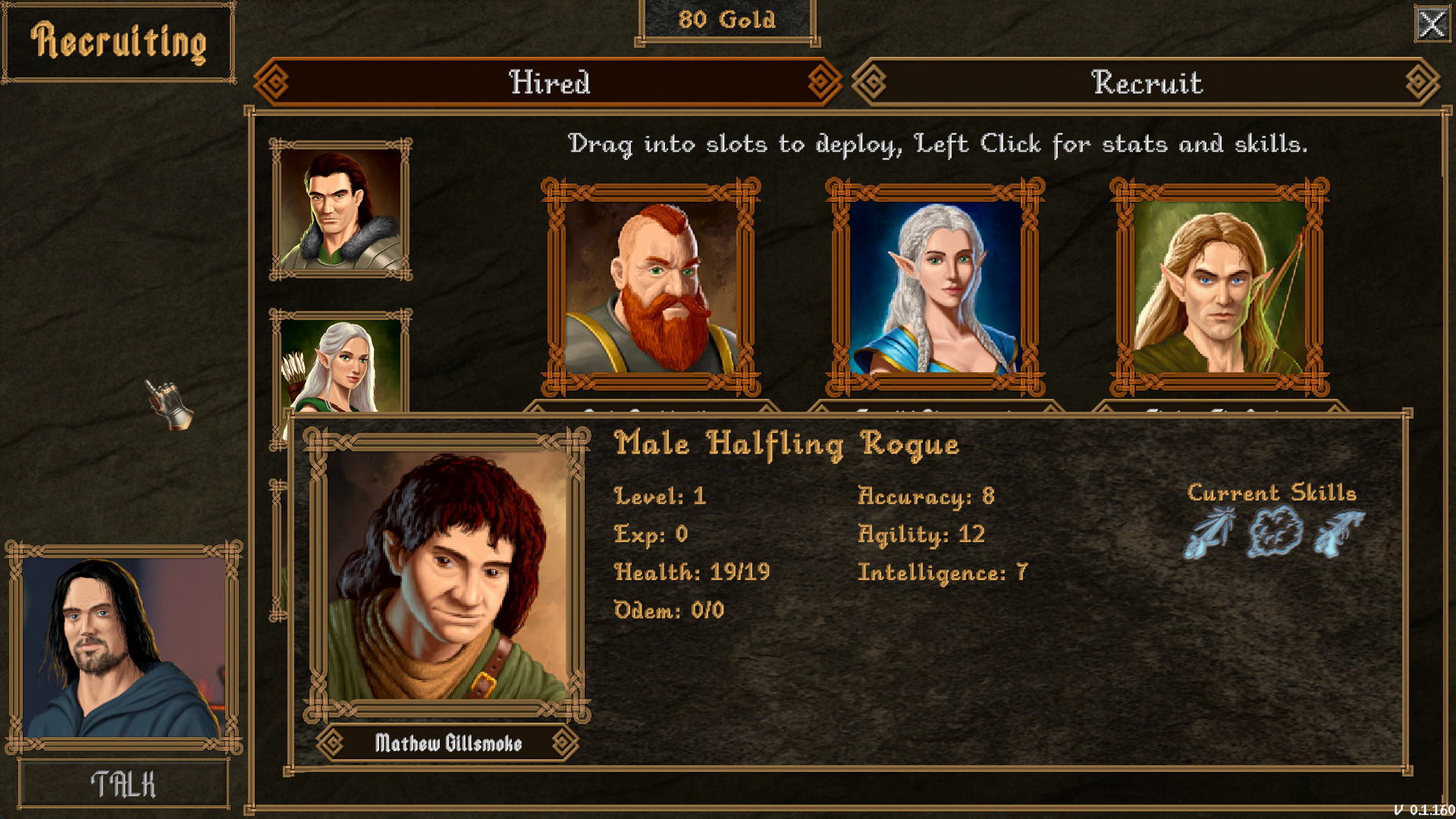The width and height of the screenshot is (1456, 819).
Task: Choose the red-bearded dwarf slot
Action: pos(651,287)
